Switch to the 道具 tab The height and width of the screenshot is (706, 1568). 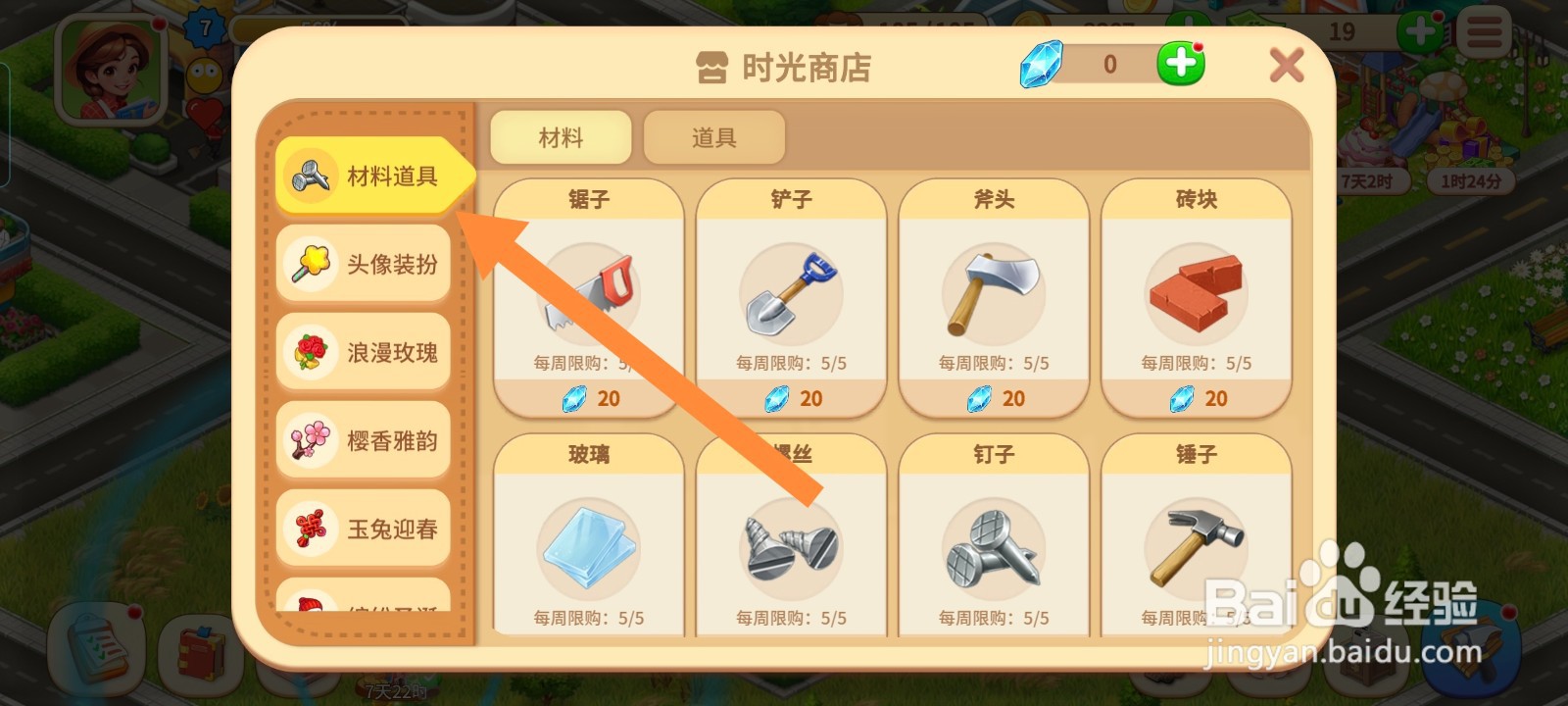pos(713,137)
